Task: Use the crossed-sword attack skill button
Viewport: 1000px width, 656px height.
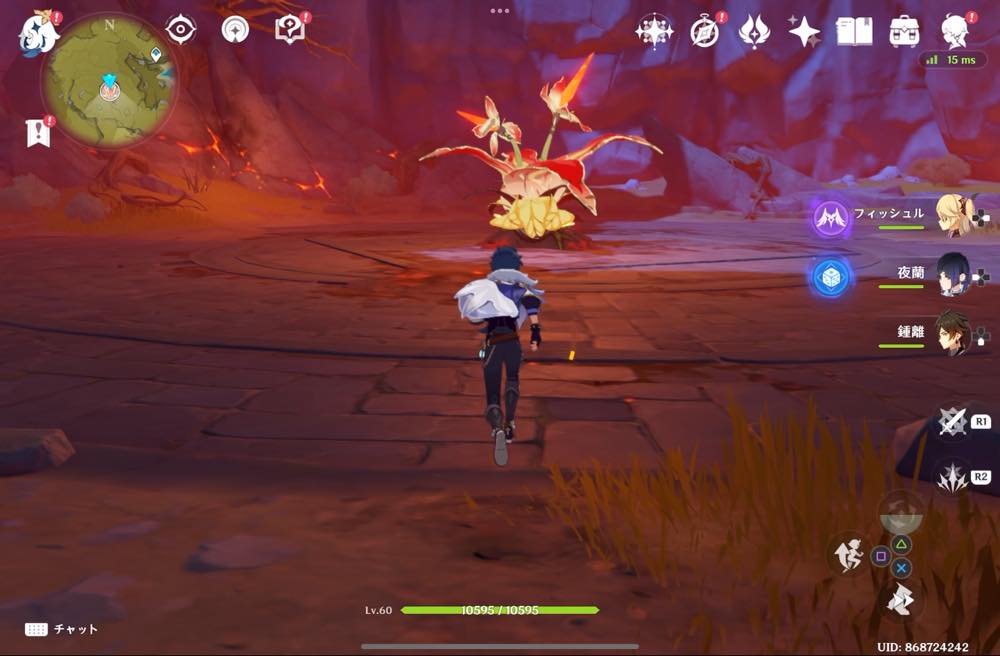Action: point(952,422)
